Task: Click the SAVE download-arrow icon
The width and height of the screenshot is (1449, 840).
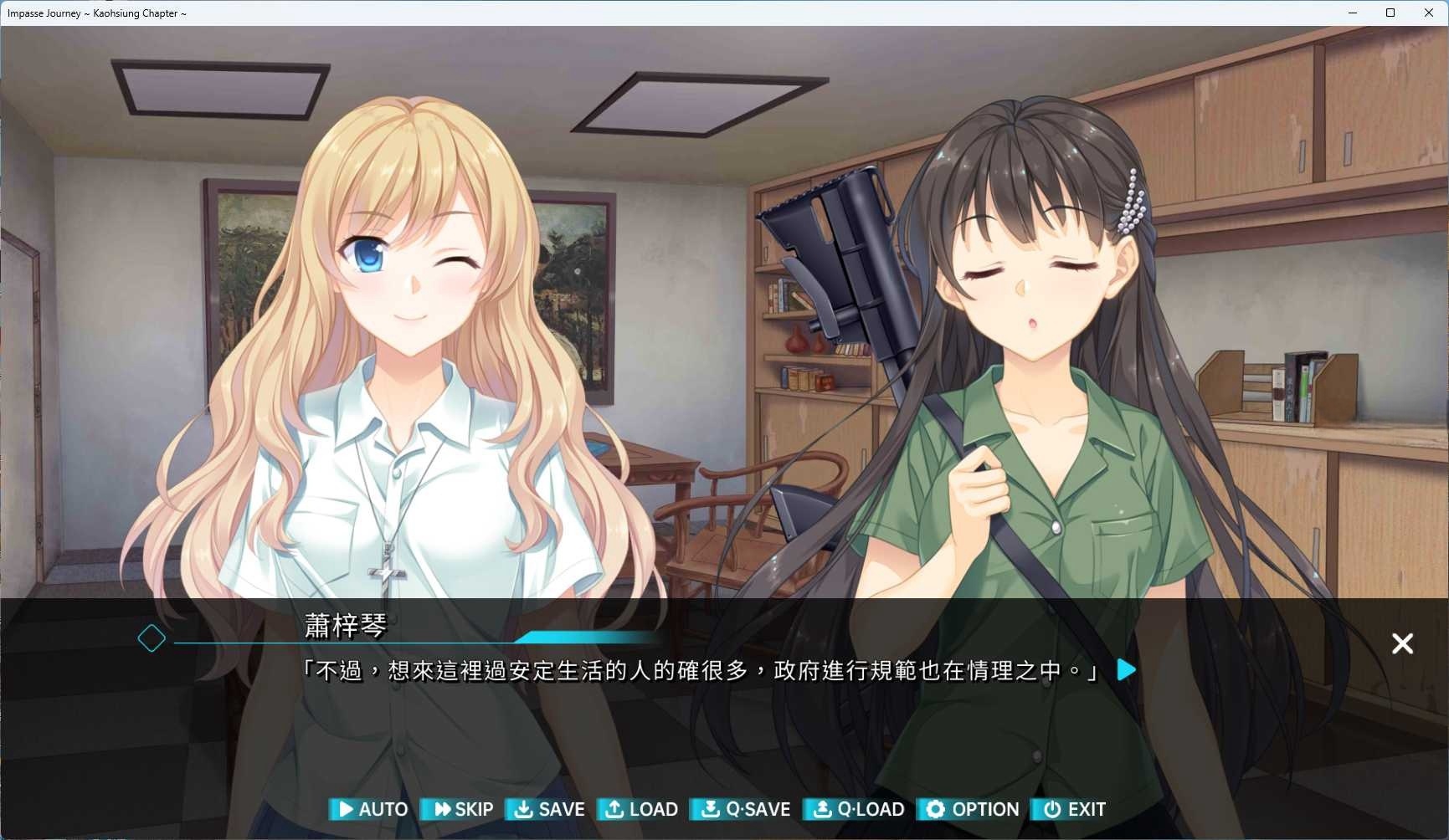Action: pos(524,809)
